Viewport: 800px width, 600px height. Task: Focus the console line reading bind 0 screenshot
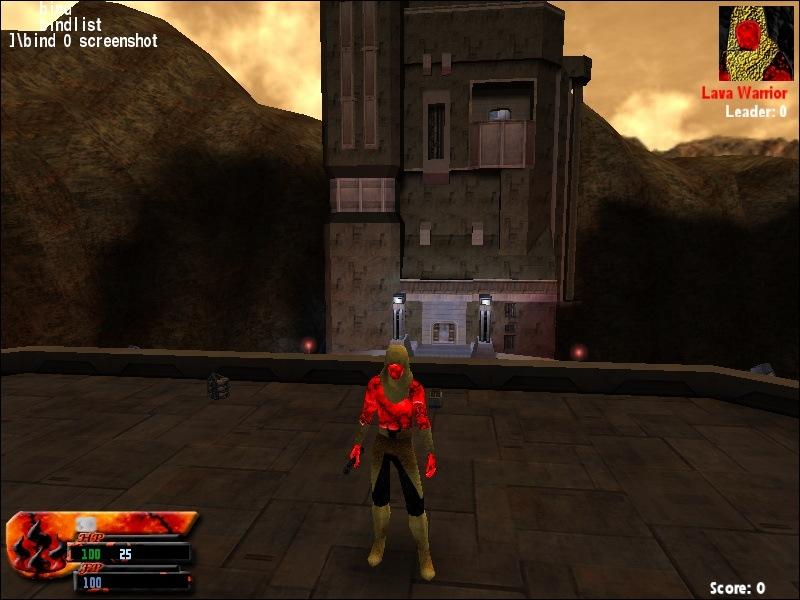pos(83,41)
